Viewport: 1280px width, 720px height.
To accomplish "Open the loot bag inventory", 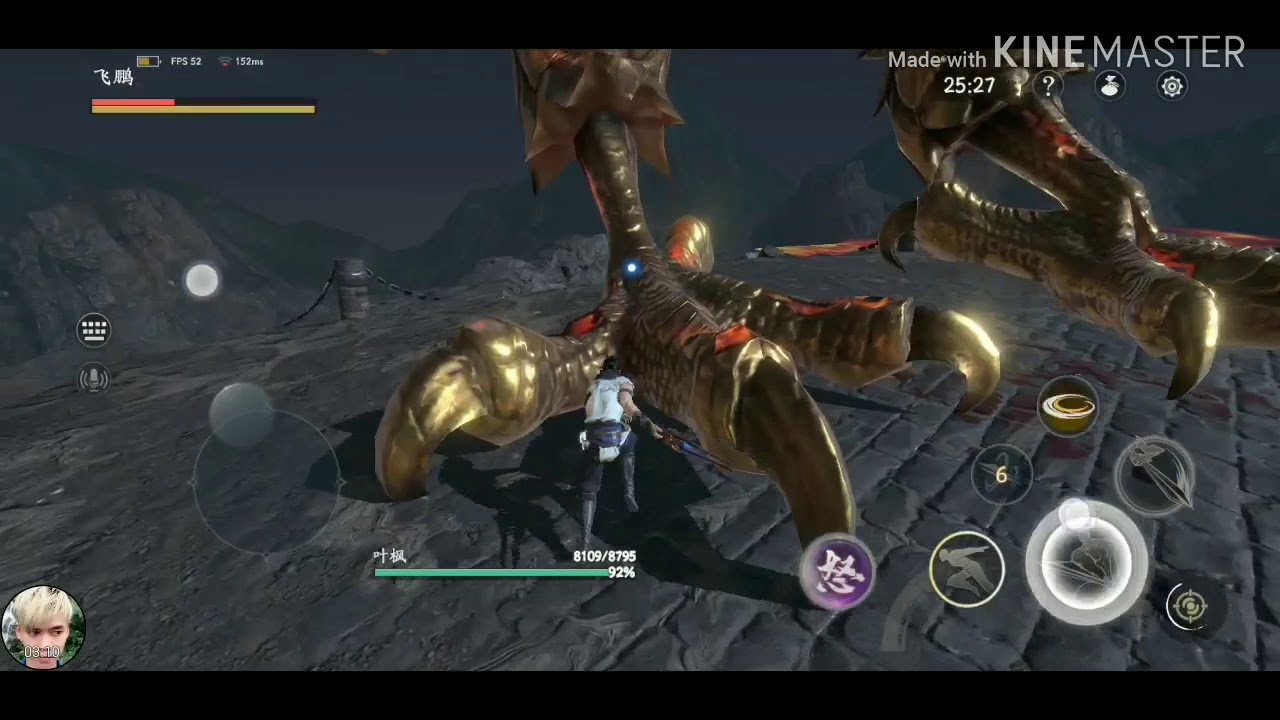I will coord(1110,86).
